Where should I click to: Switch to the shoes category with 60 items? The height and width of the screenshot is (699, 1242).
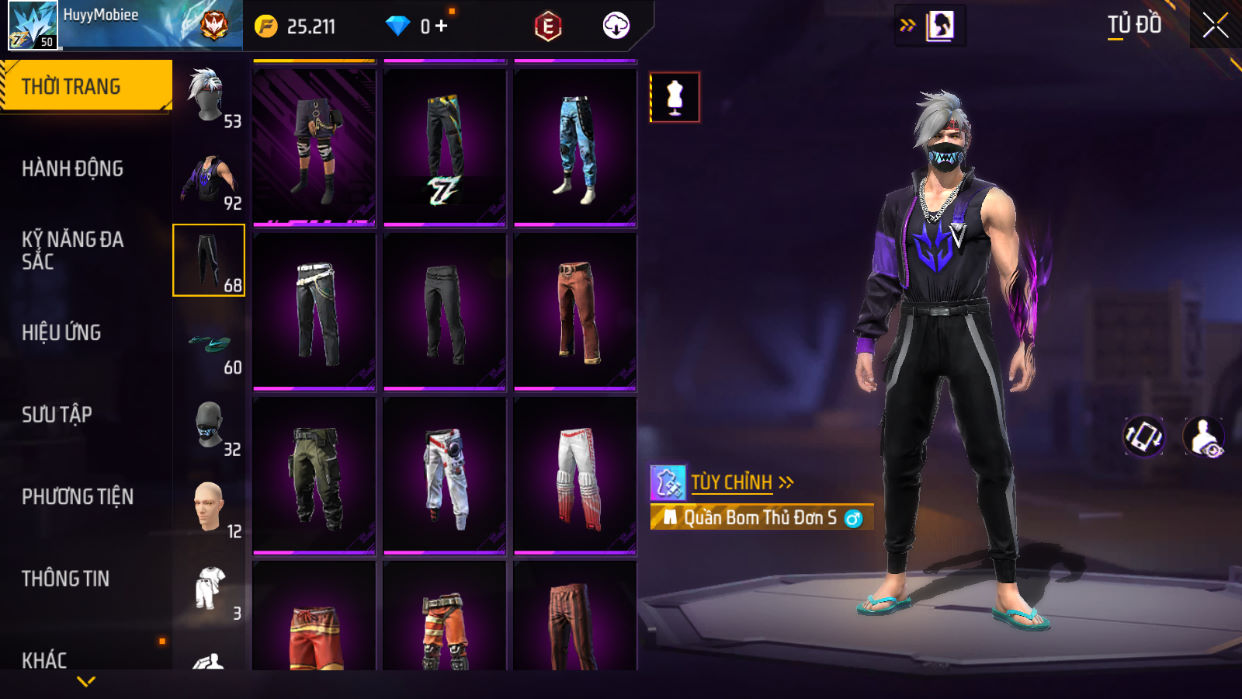pyautogui.click(x=209, y=343)
